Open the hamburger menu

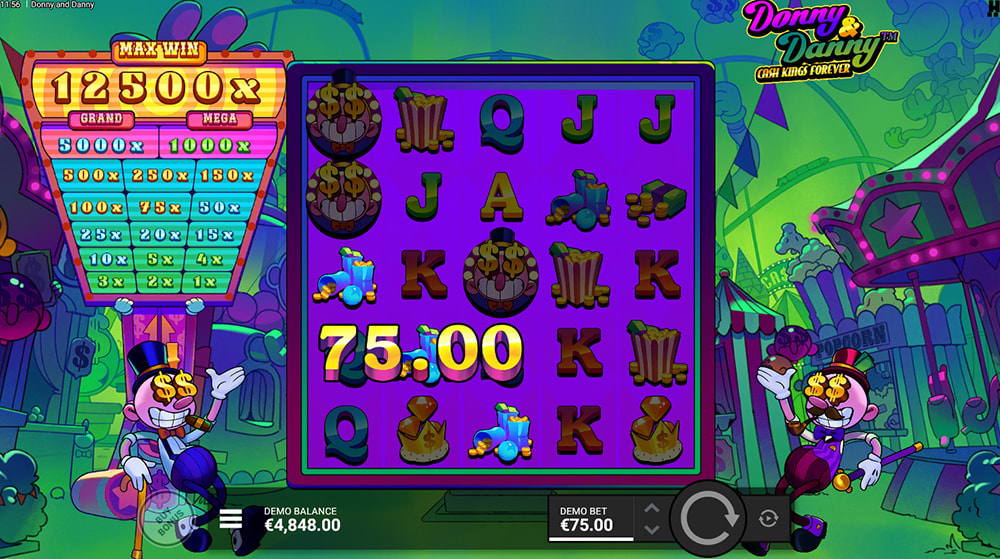point(232,519)
